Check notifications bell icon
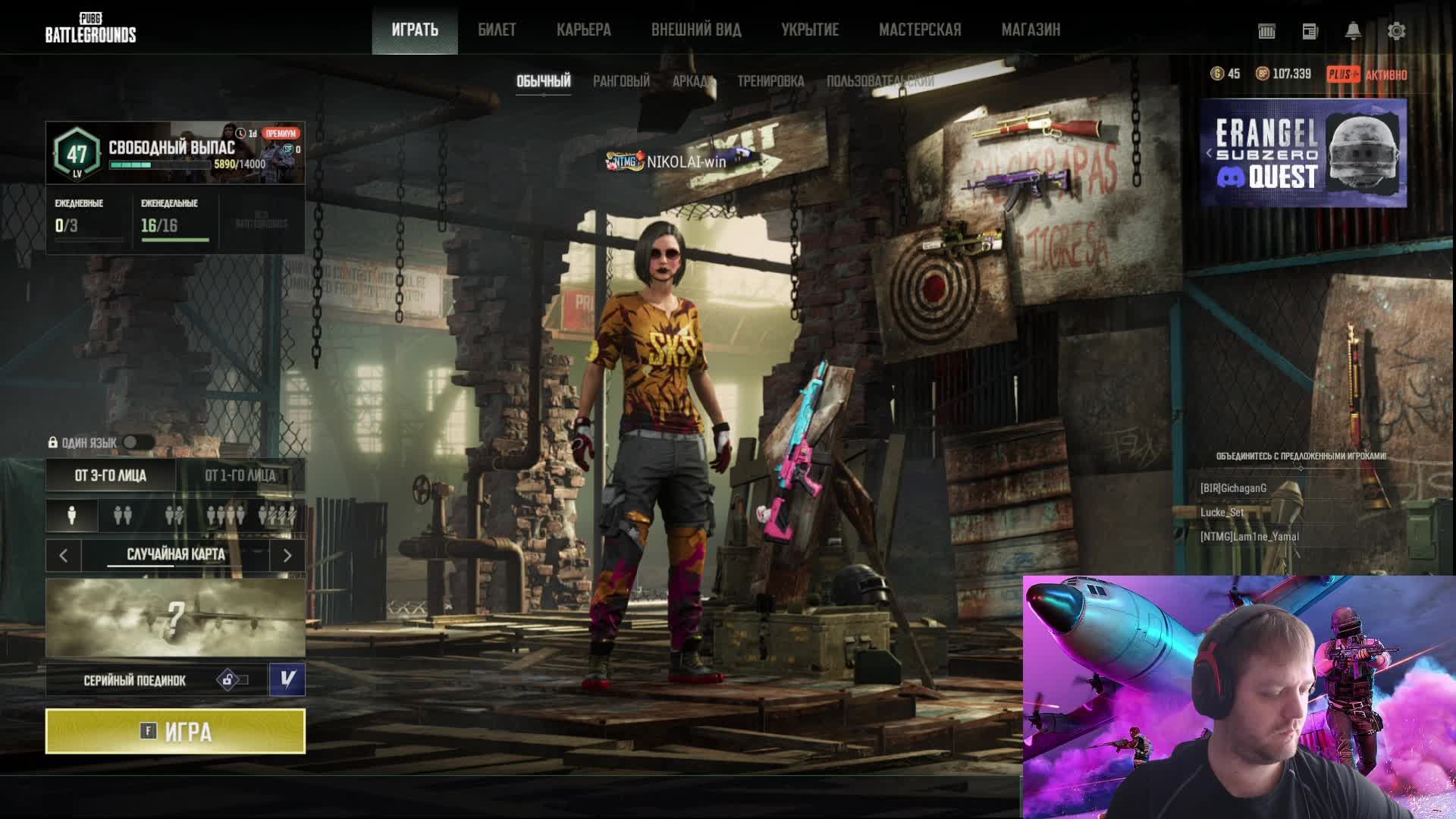This screenshot has height=819, width=1456. coord(1353,31)
